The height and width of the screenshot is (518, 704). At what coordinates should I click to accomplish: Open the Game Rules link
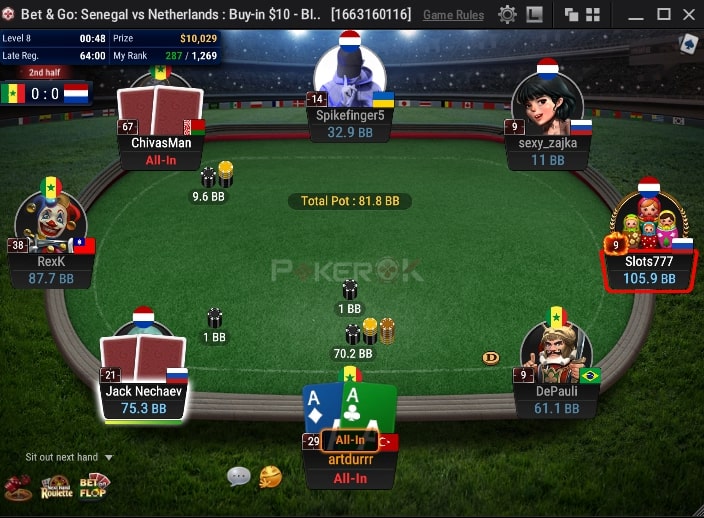453,15
